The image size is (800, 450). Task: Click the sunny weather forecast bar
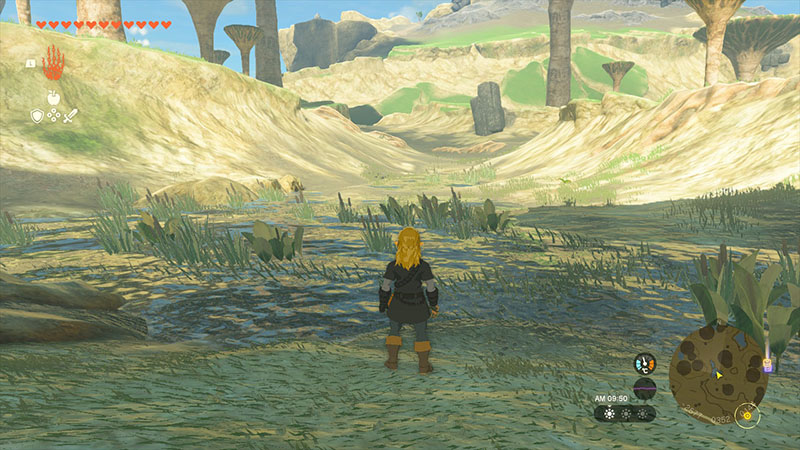(625, 413)
